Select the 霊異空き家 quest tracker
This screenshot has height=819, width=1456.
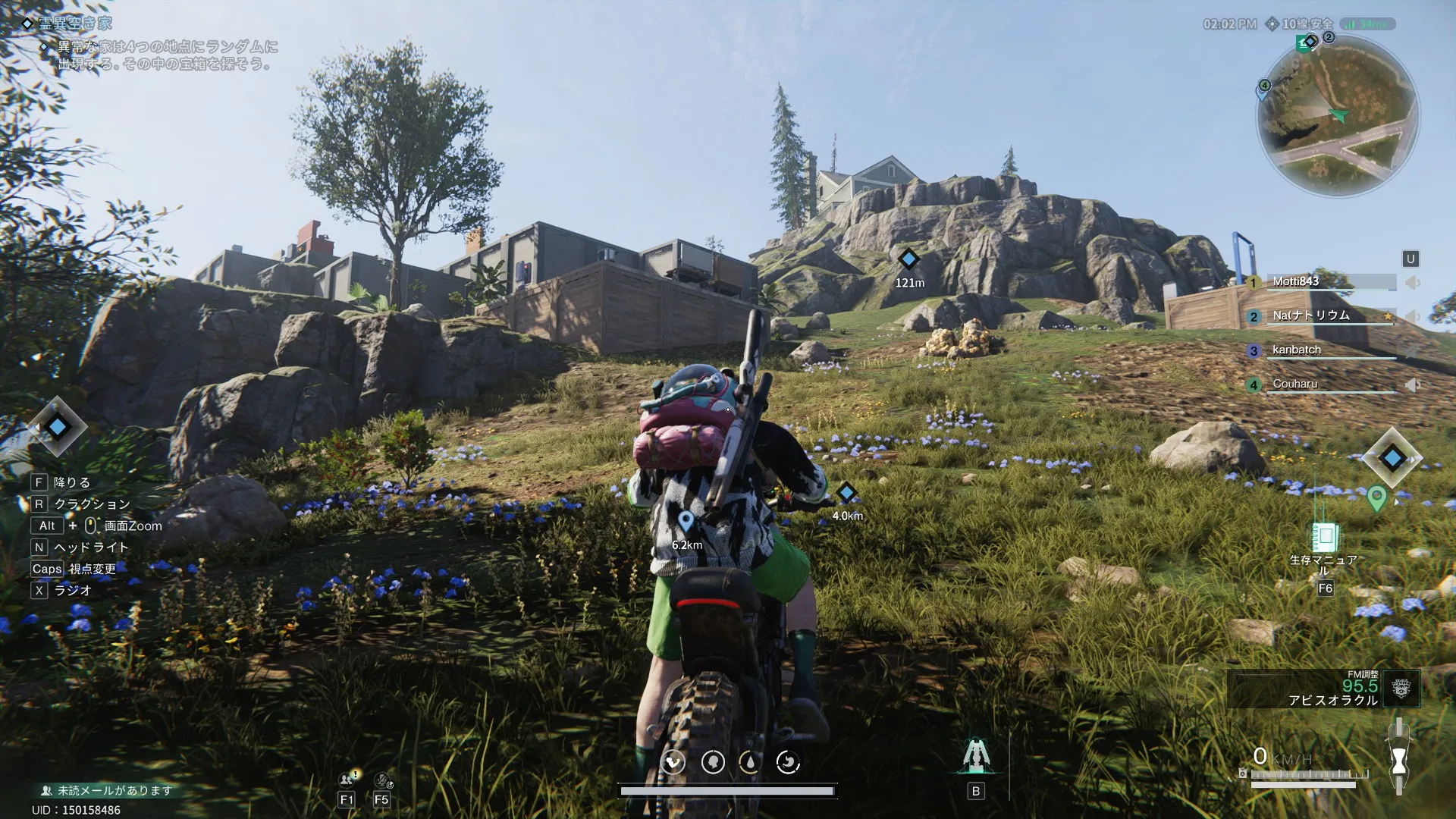point(74,24)
